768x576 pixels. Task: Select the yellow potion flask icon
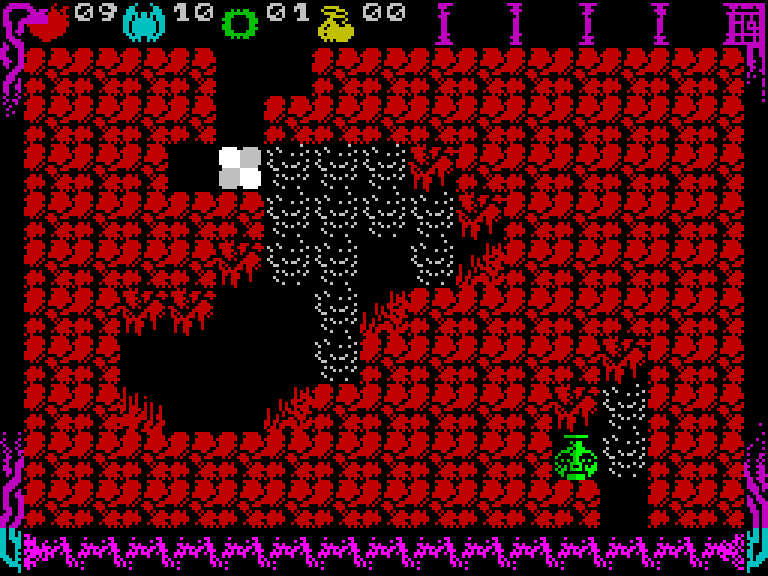(336, 24)
